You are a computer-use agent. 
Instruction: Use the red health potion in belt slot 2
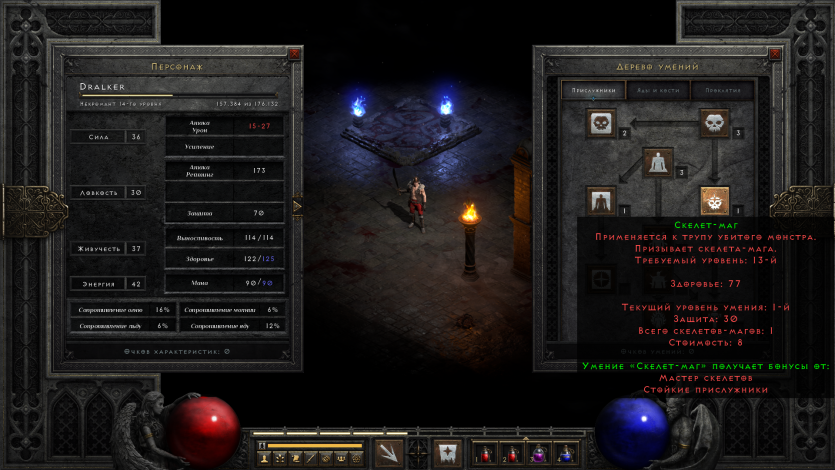coord(511,453)
